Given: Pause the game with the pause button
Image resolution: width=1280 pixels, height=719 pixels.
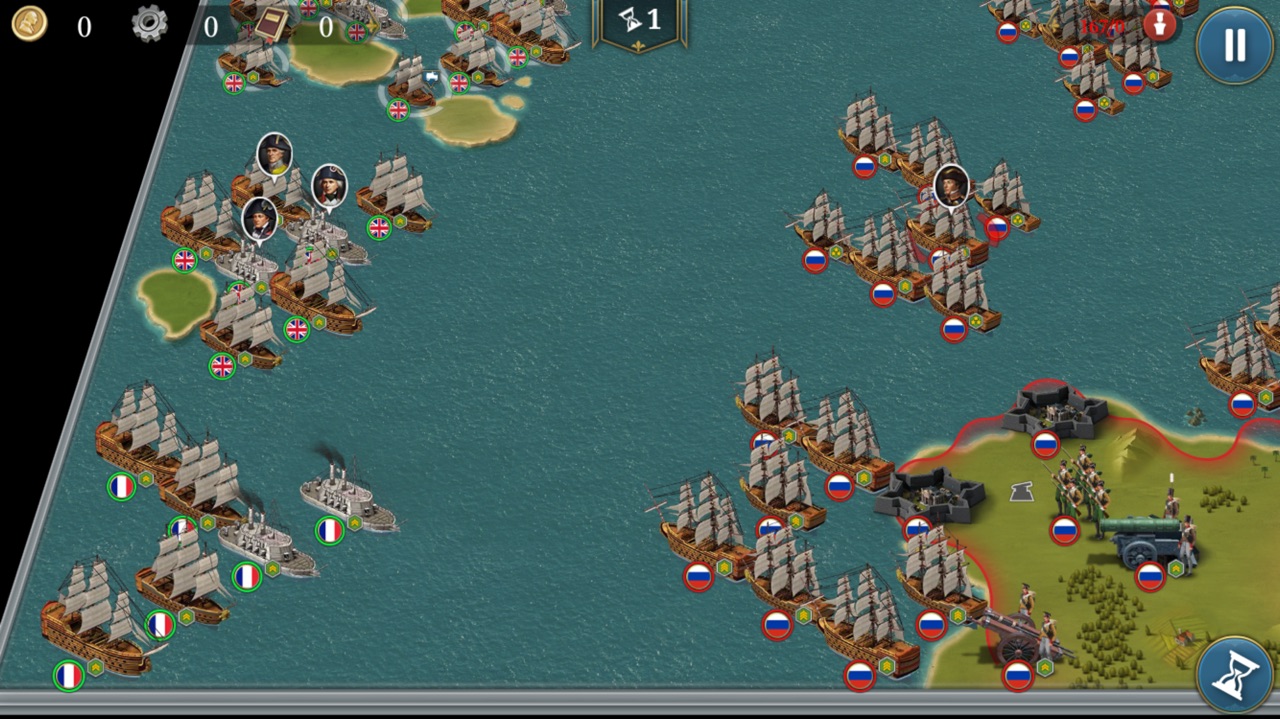Looking at the screenshot, I should (x=1234, y=45).
